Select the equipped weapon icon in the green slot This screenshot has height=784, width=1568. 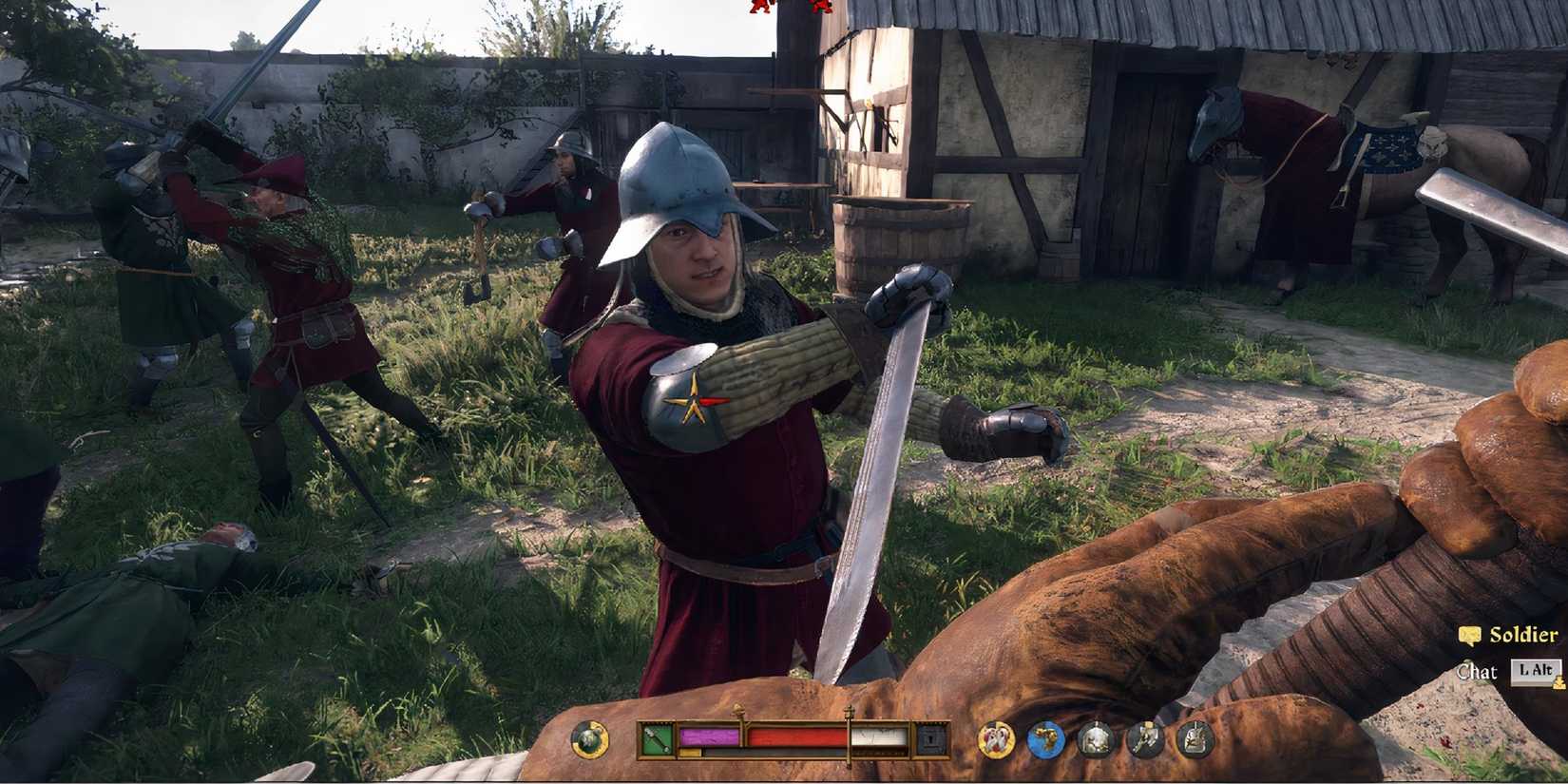655,738
